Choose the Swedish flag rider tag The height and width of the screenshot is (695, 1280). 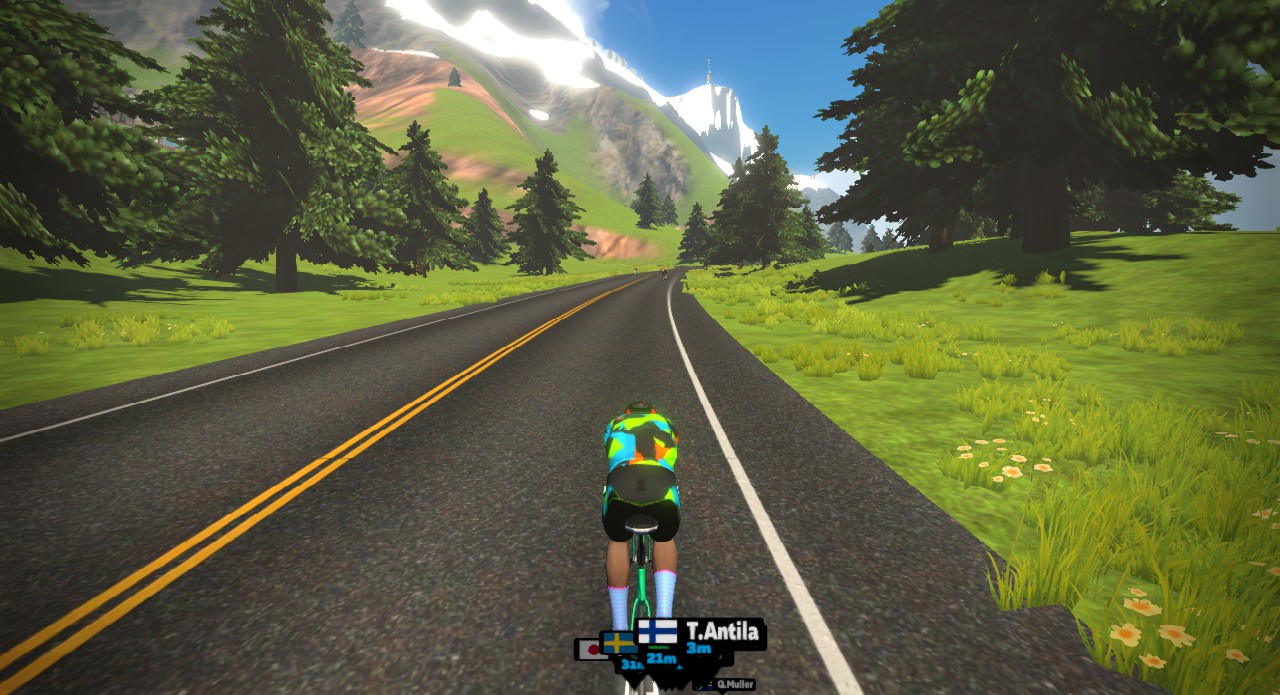(x=618, y=643)
